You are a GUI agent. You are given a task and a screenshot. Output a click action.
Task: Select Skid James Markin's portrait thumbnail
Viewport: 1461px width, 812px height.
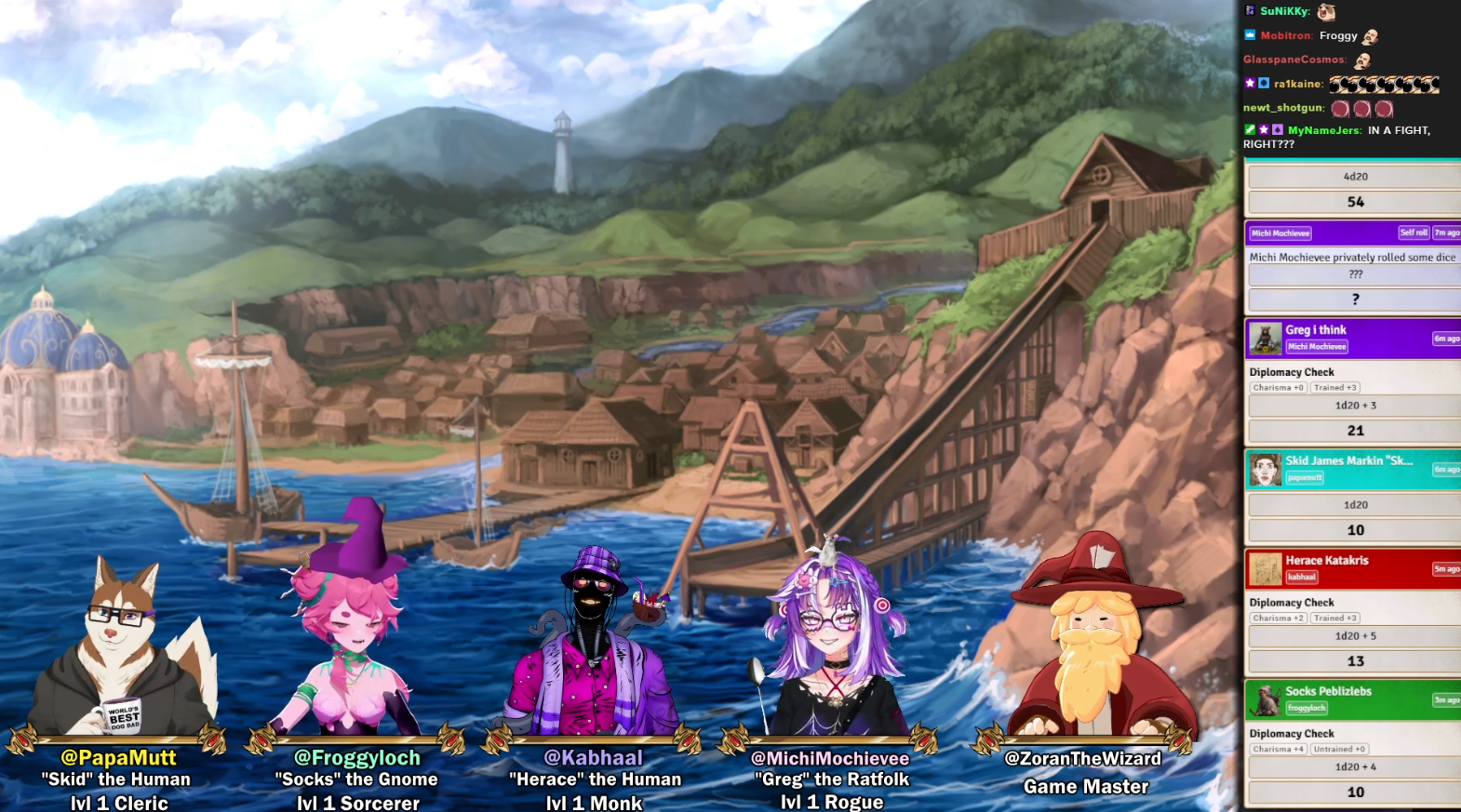[1265, 470]
